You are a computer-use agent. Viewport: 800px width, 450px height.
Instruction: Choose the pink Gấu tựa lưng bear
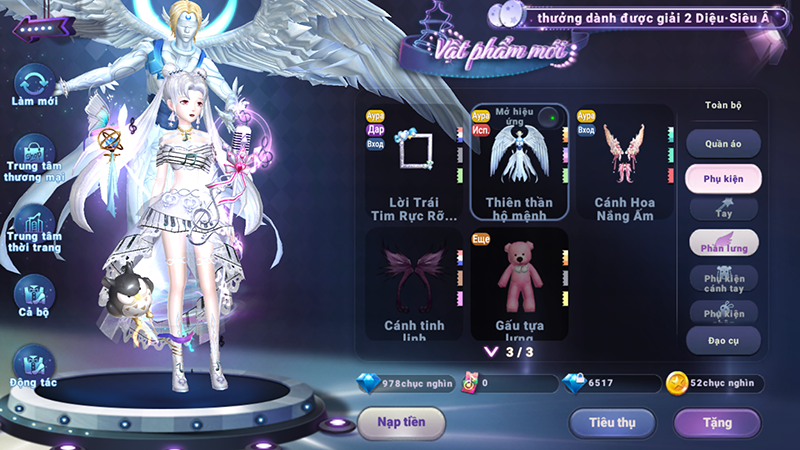click(518, 284)
